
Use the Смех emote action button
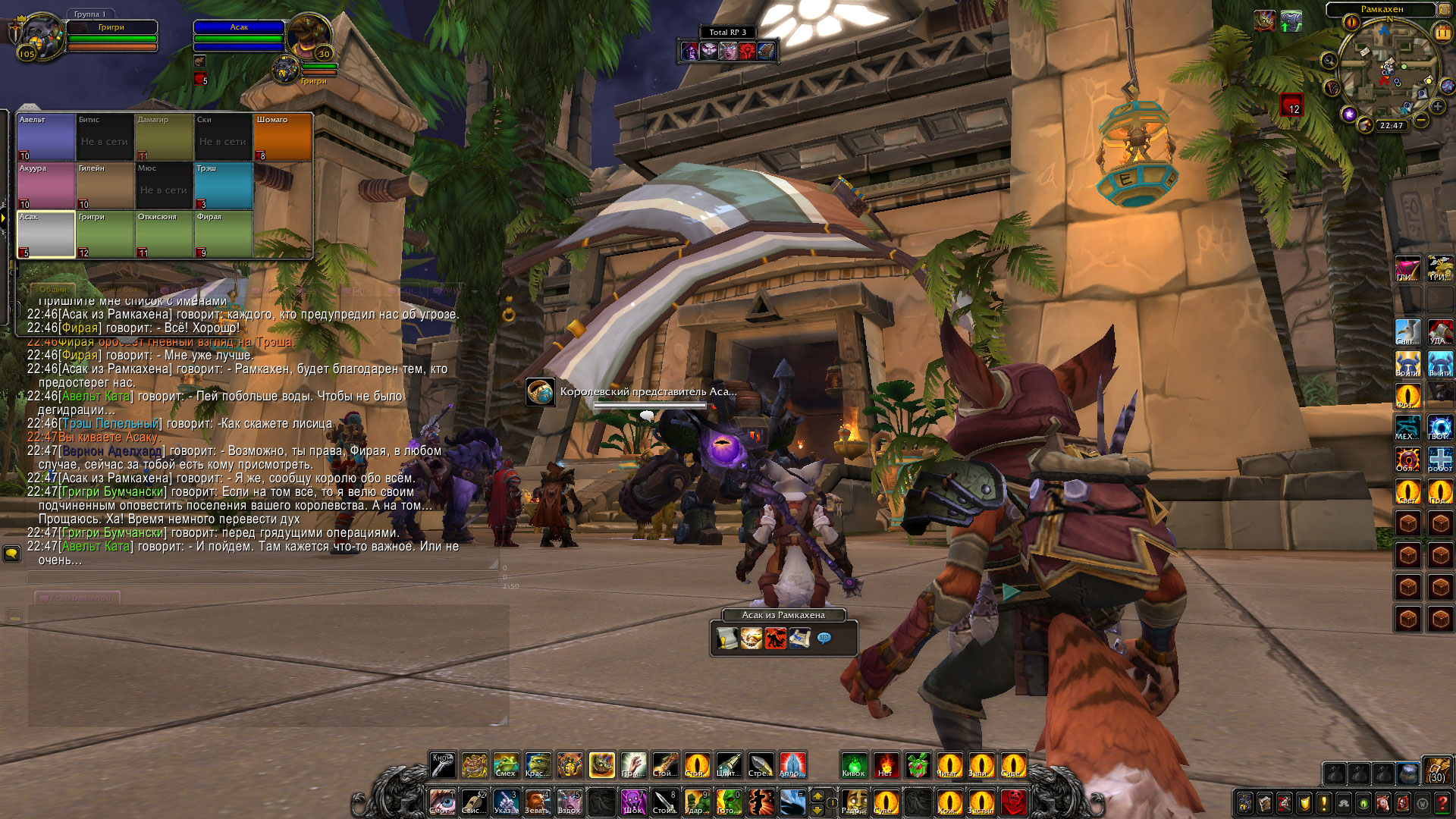tap(506, 765)
